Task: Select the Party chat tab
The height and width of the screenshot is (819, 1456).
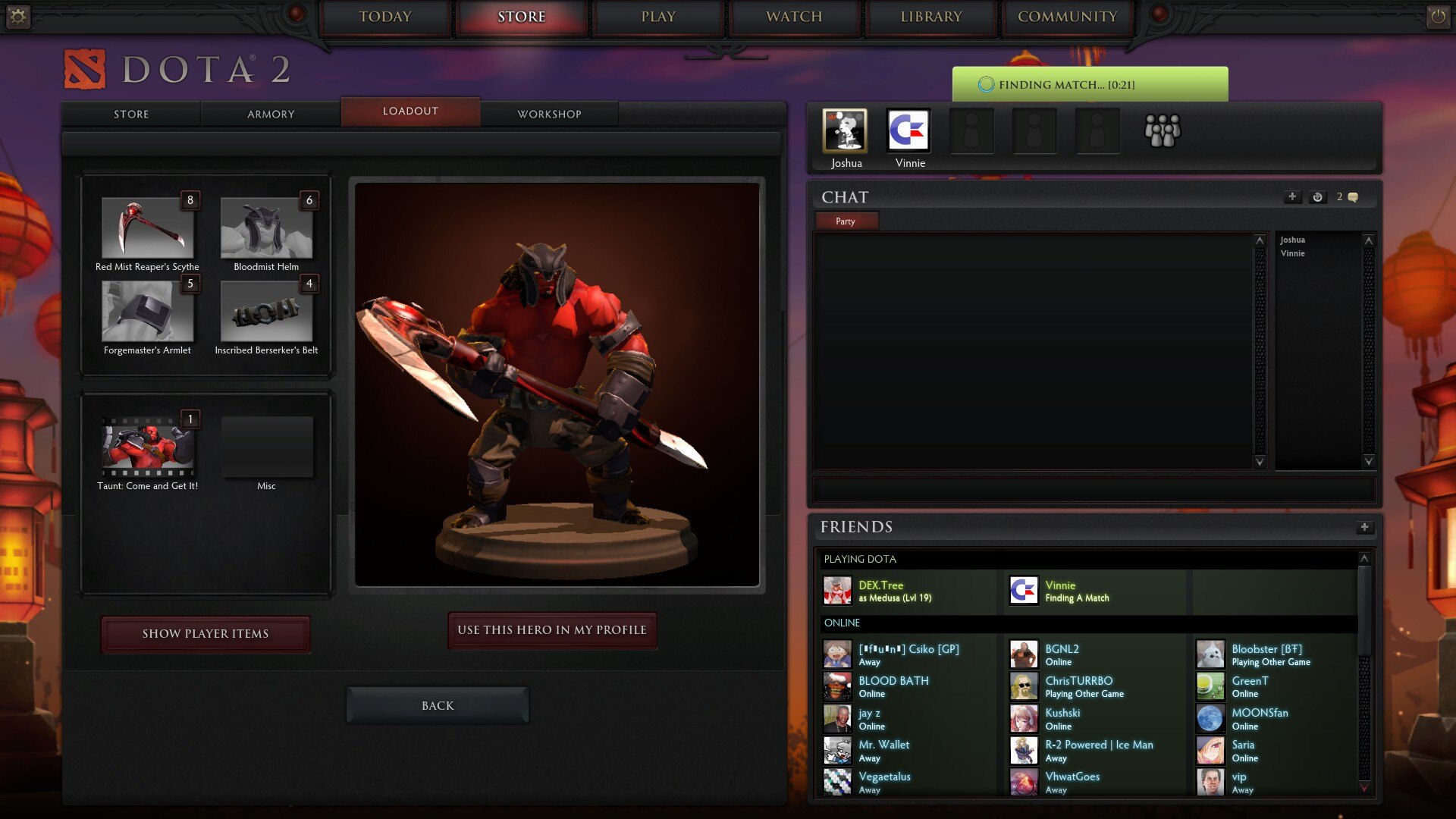Action: tap(846, 221)
